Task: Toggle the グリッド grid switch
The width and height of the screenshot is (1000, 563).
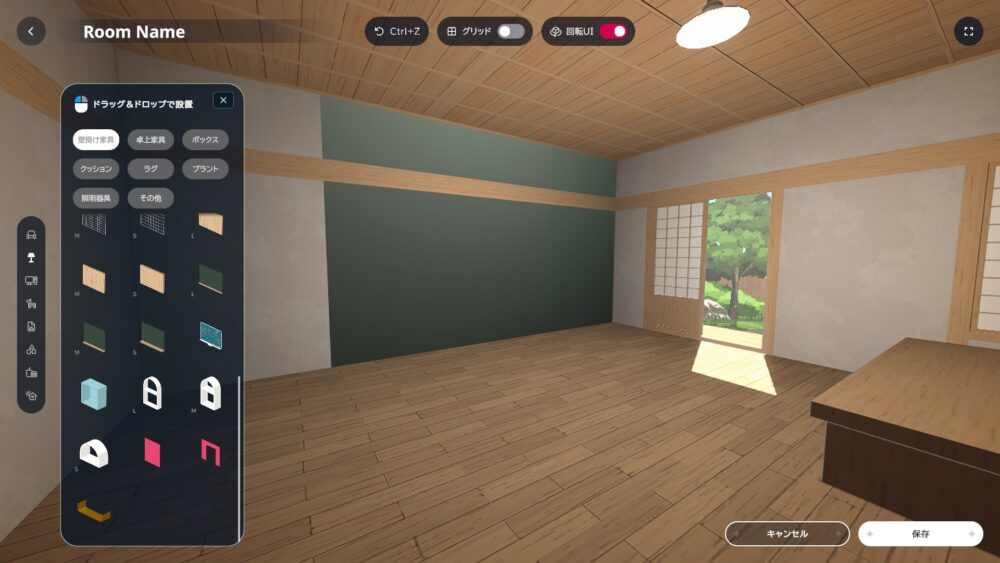Action: pyautogui.click(x=510, y=32)
